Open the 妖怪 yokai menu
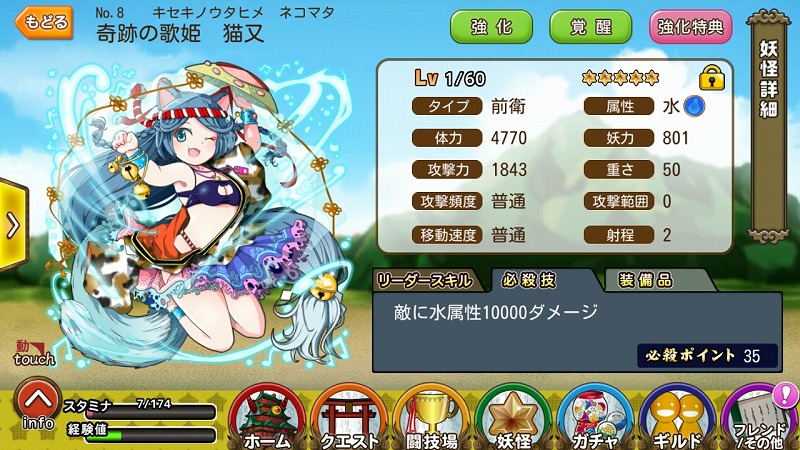This screenshot has width=800, height=450. [513, 417]
